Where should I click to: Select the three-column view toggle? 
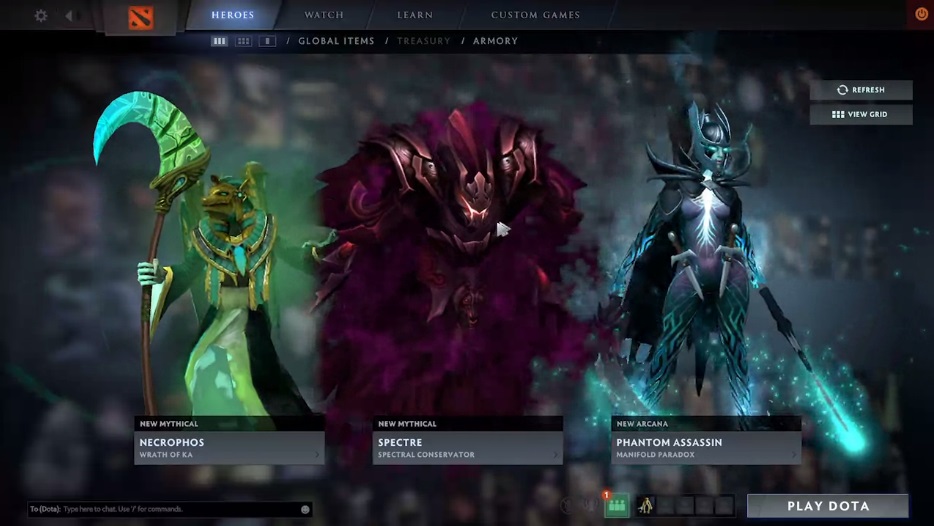(219, 41)
